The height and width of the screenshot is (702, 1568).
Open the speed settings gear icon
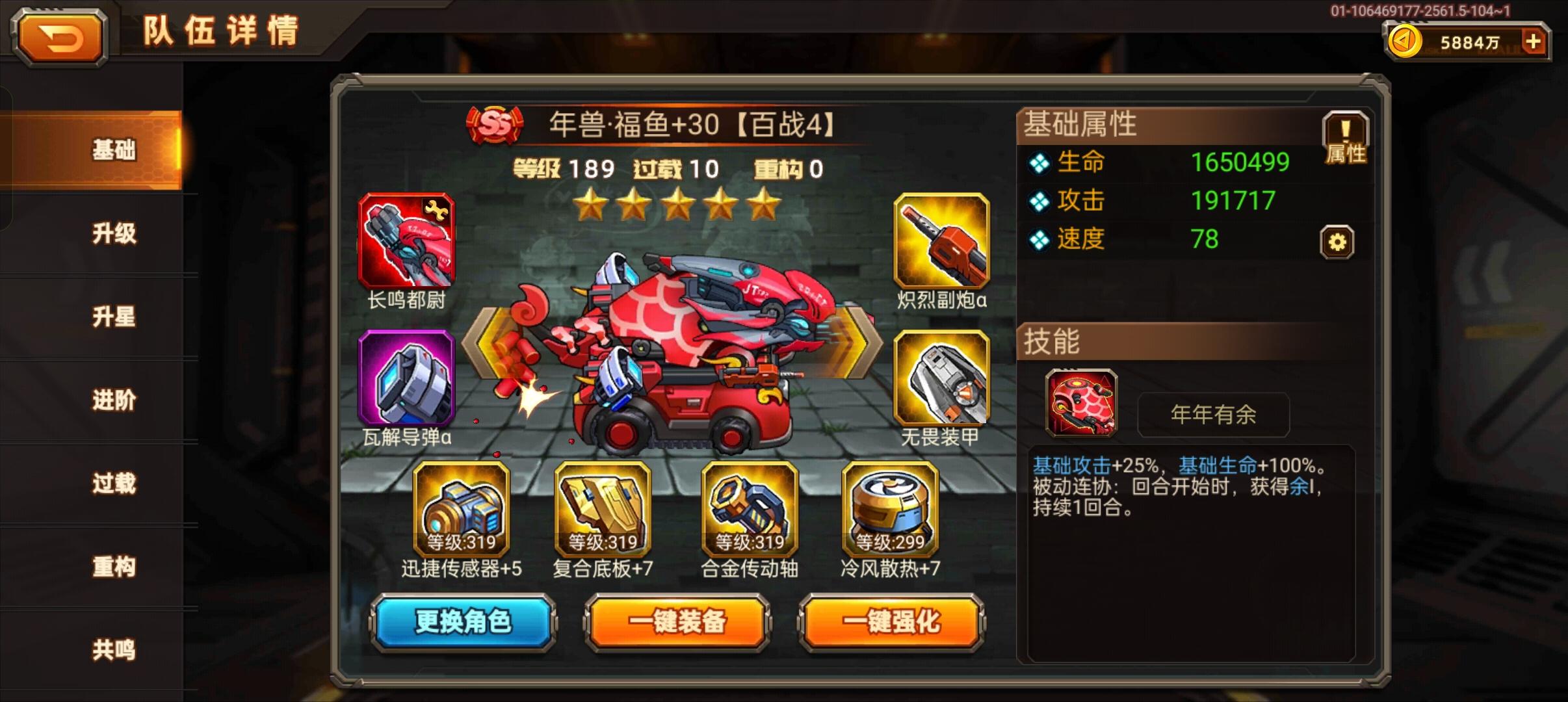coord(1337,240)
